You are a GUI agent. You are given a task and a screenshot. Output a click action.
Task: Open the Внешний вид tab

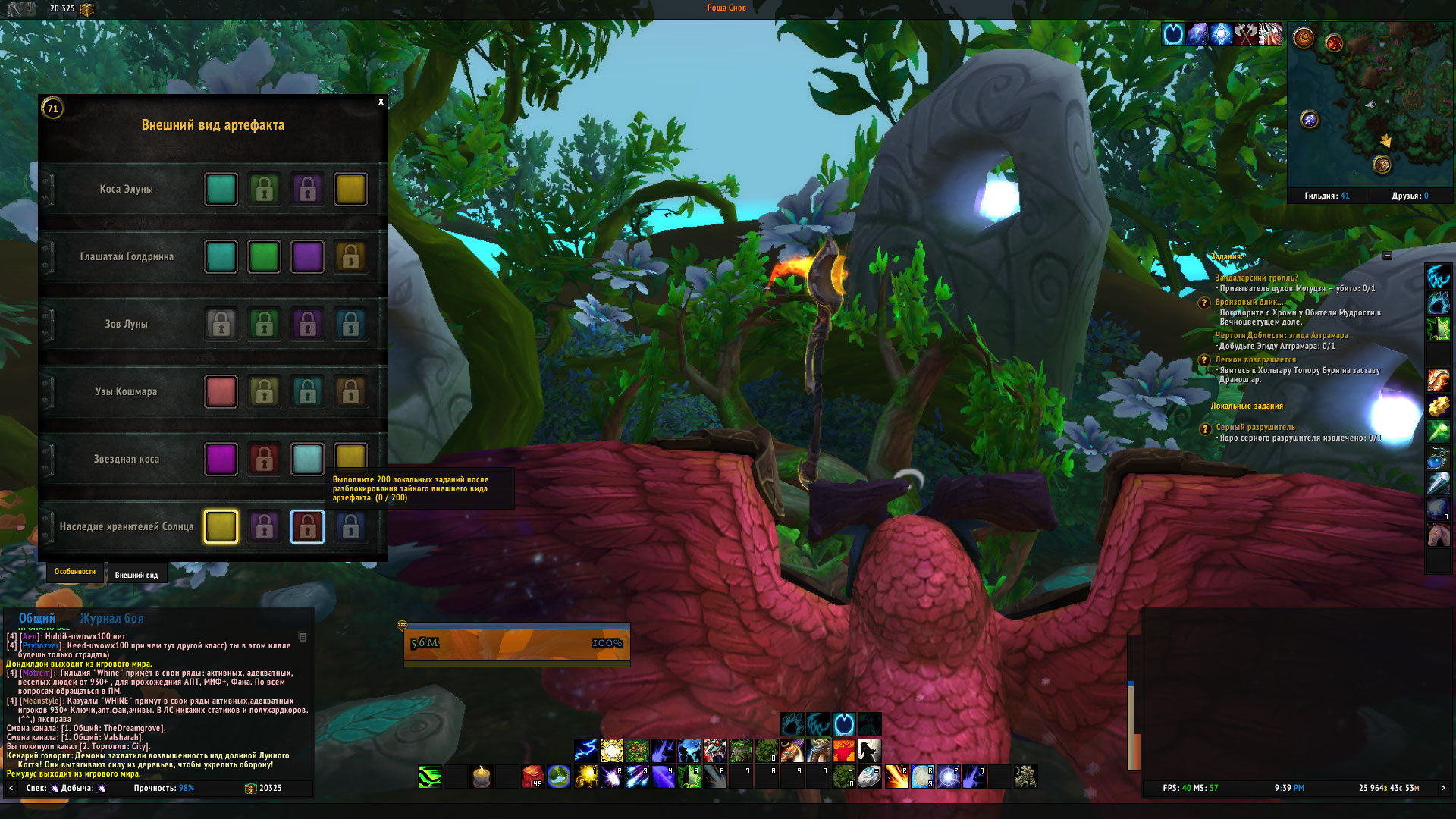[x=136, y=575]
